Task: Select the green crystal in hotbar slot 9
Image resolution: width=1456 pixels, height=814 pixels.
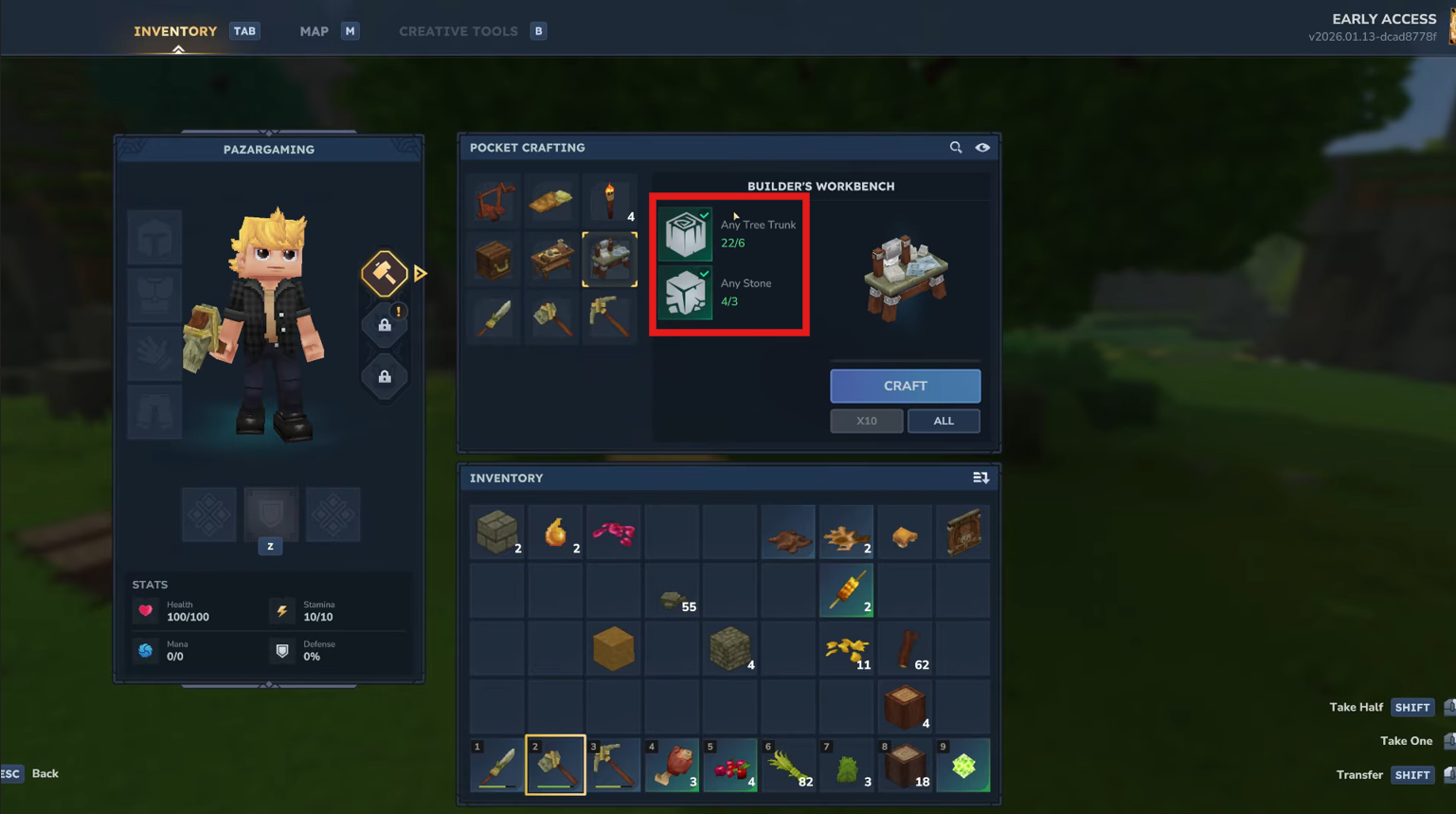Action: (963, 765)
